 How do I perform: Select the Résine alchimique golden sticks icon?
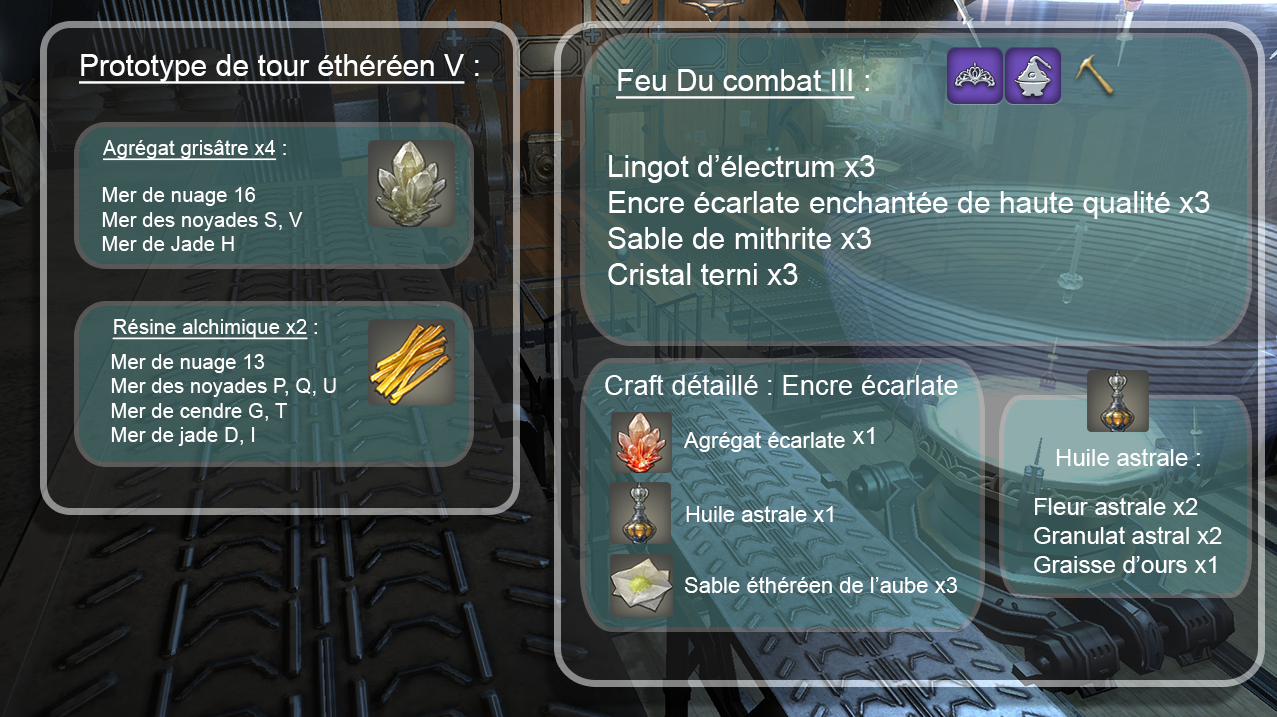tap(411, 362)
